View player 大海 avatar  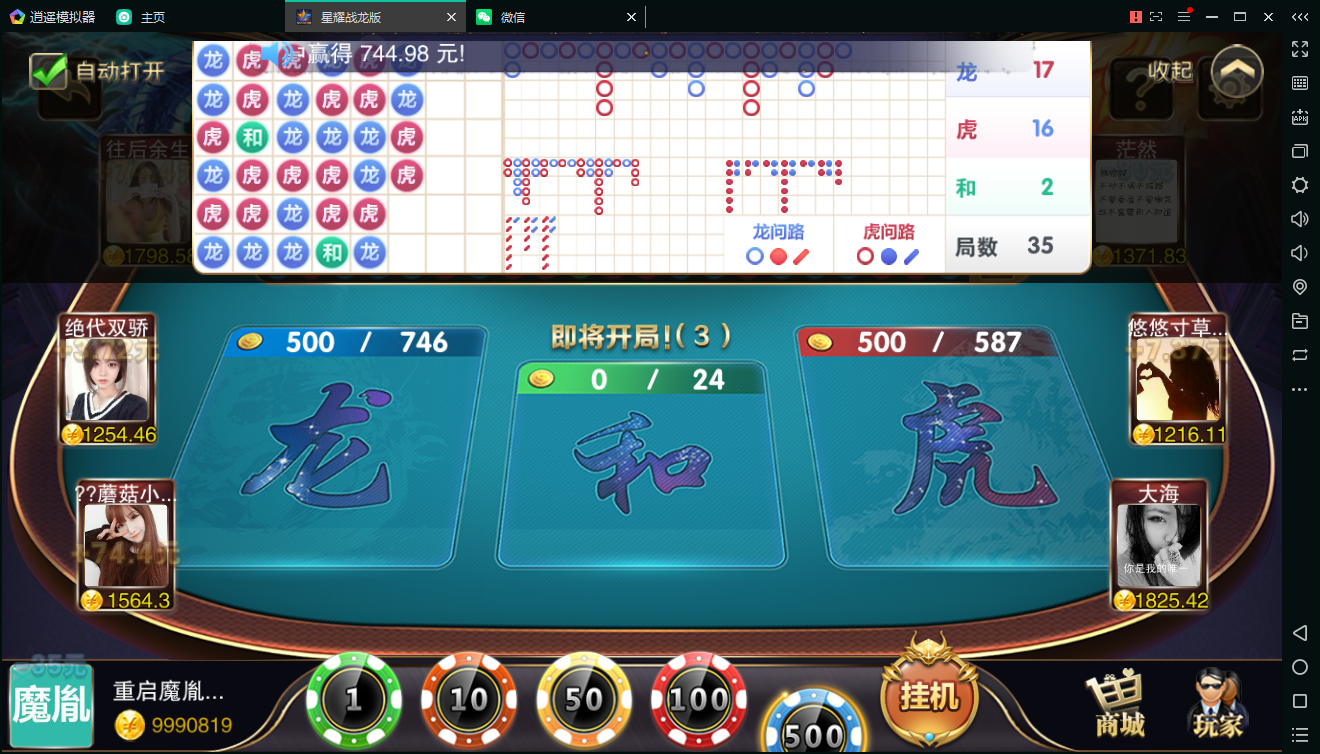click(x=1158, y=545)
